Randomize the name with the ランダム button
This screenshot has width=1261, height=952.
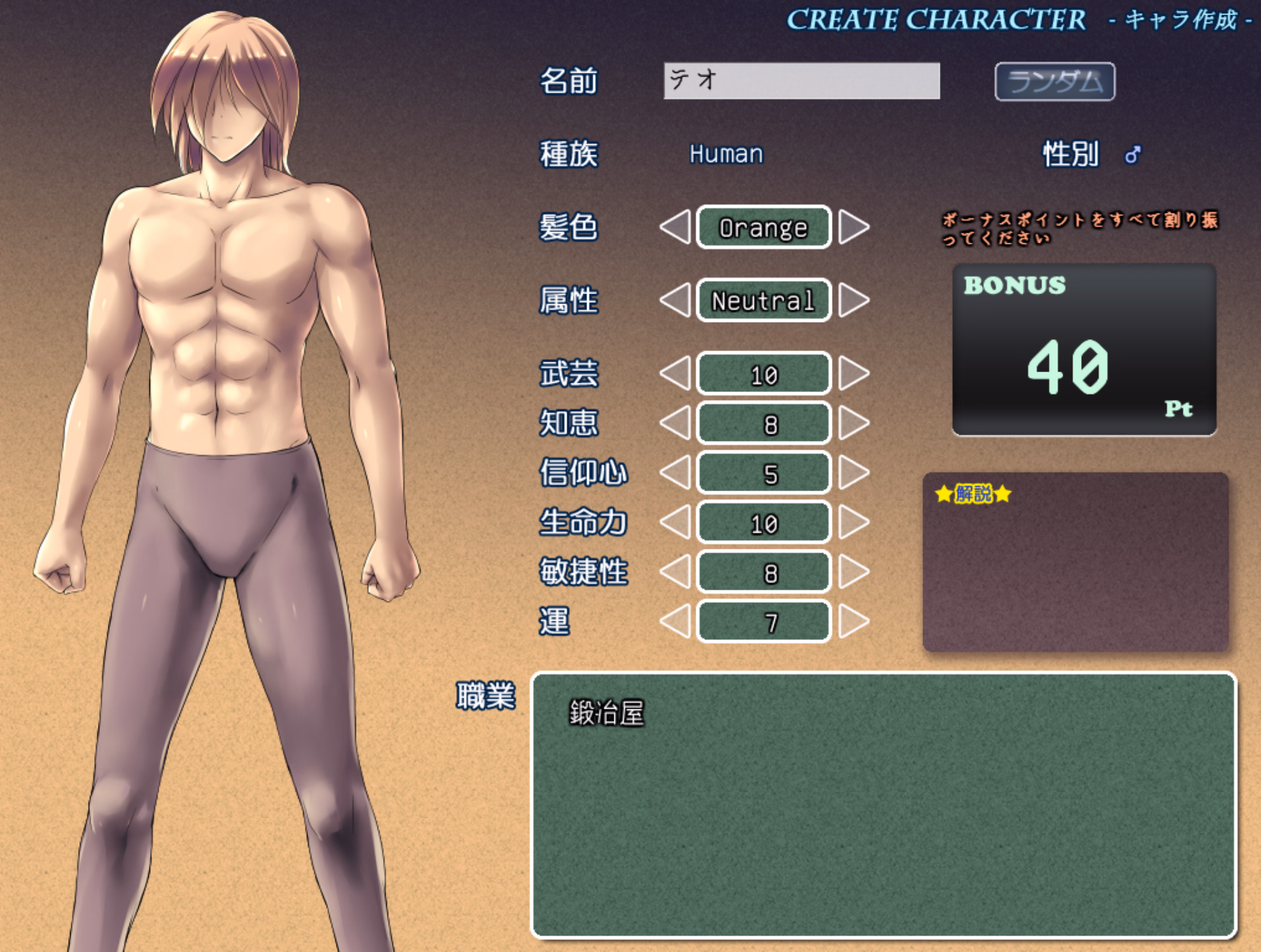coord(1054,82)
